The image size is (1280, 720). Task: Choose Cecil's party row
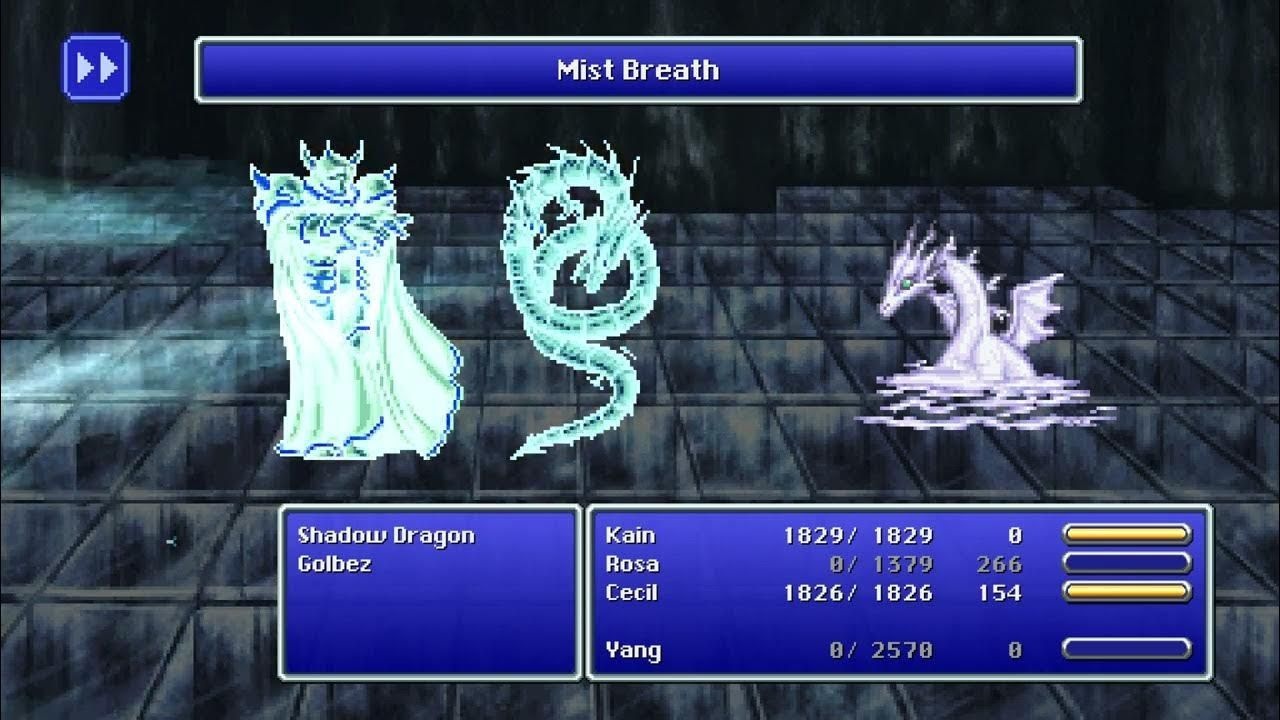[632, 593]
